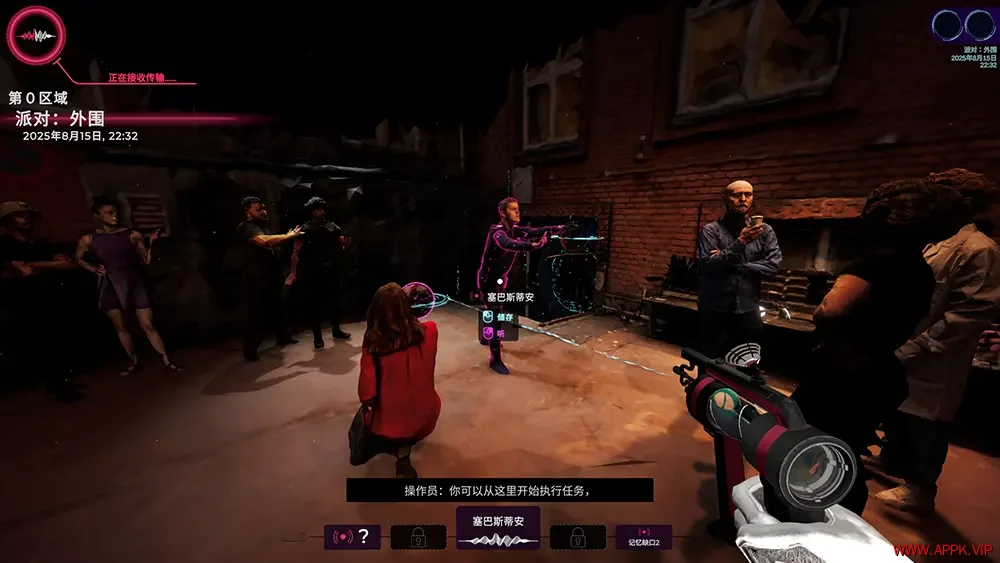This screenshot has height=563, width=1000.
Task: Choose the cyan 储存 action option
Action: point(498,316)
